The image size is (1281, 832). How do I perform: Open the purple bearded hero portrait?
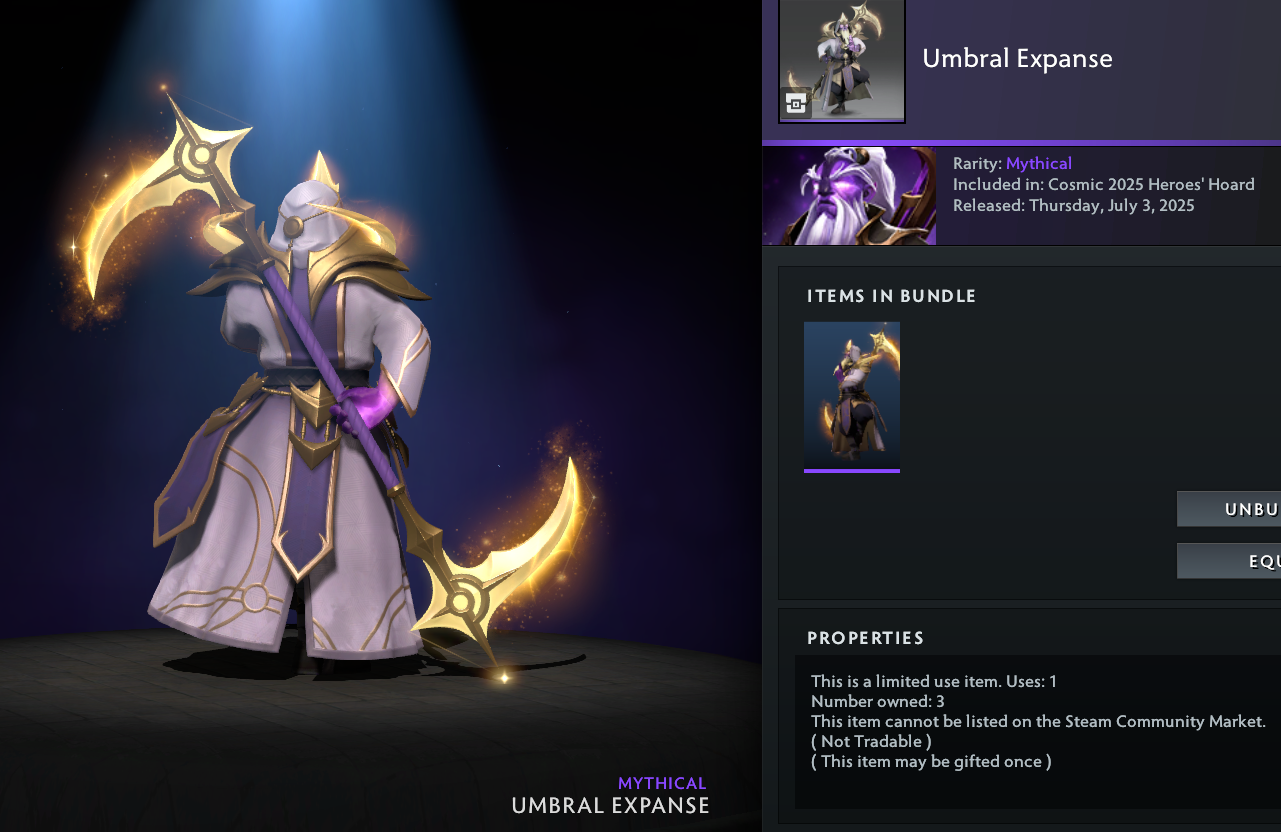click(850, 196)
